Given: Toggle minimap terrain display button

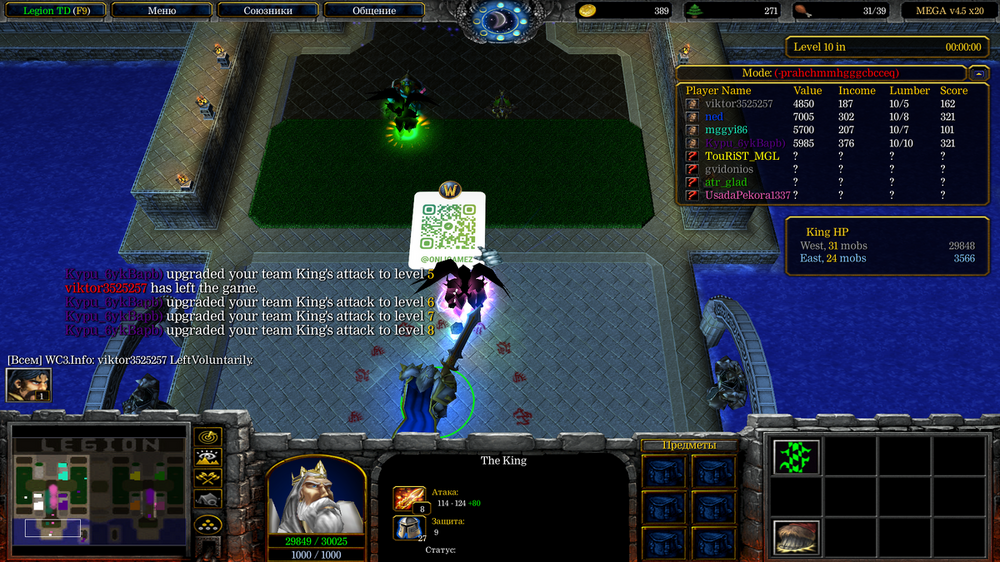Looking at the screenshot, I should pyautogui.click(x=208, y=458).
